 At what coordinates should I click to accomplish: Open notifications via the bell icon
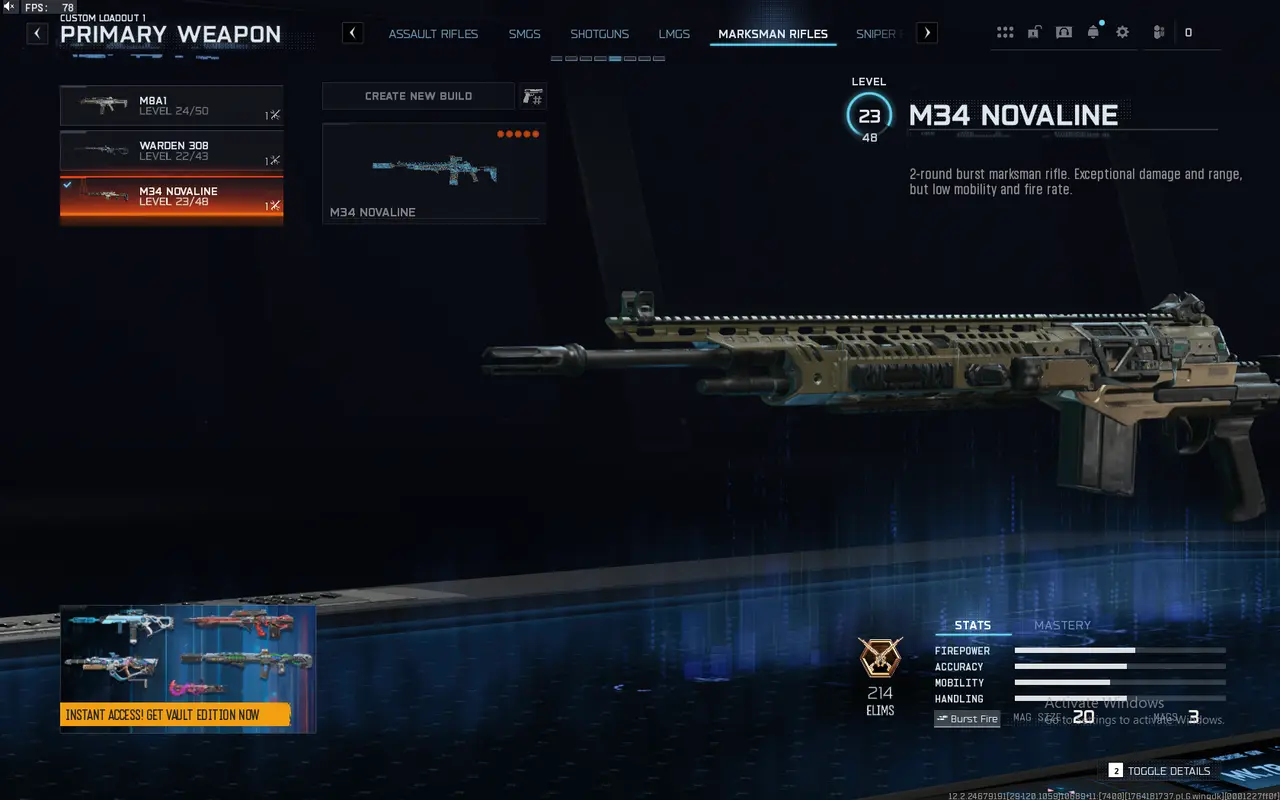(1093, 31)
